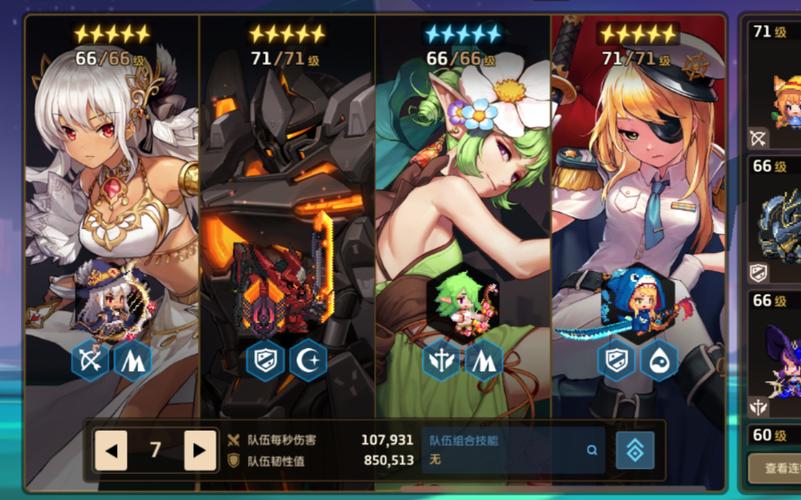Select the blonde eyepatch captain hero card
The width and height of the screenshot is (801, 500).
[x=638, y=180]
